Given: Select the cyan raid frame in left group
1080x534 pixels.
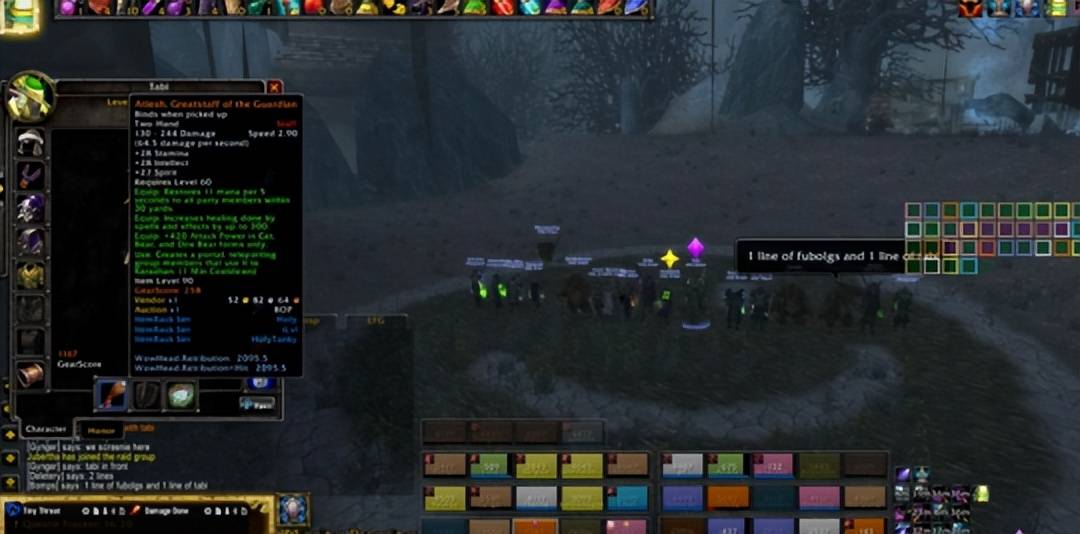Looking at the screenshot, I should pos(627,497).
